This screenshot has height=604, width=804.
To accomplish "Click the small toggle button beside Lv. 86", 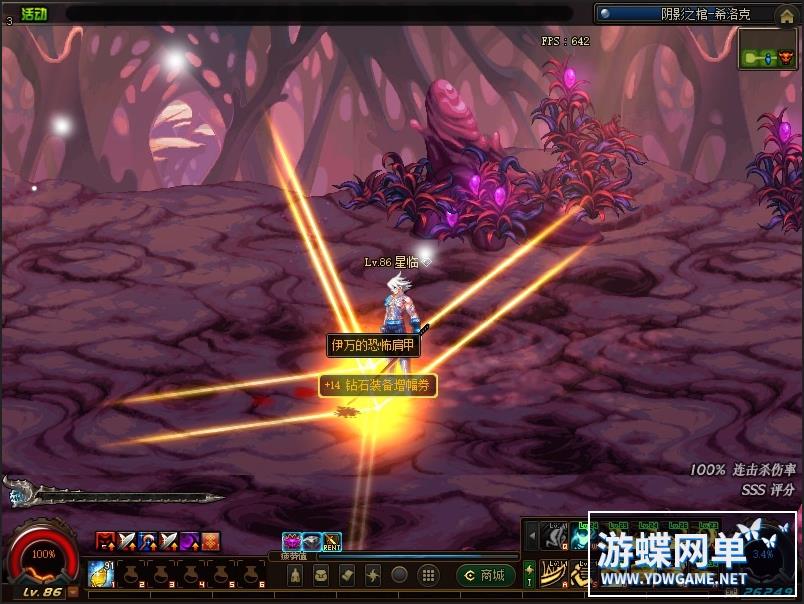I will 74,592.
